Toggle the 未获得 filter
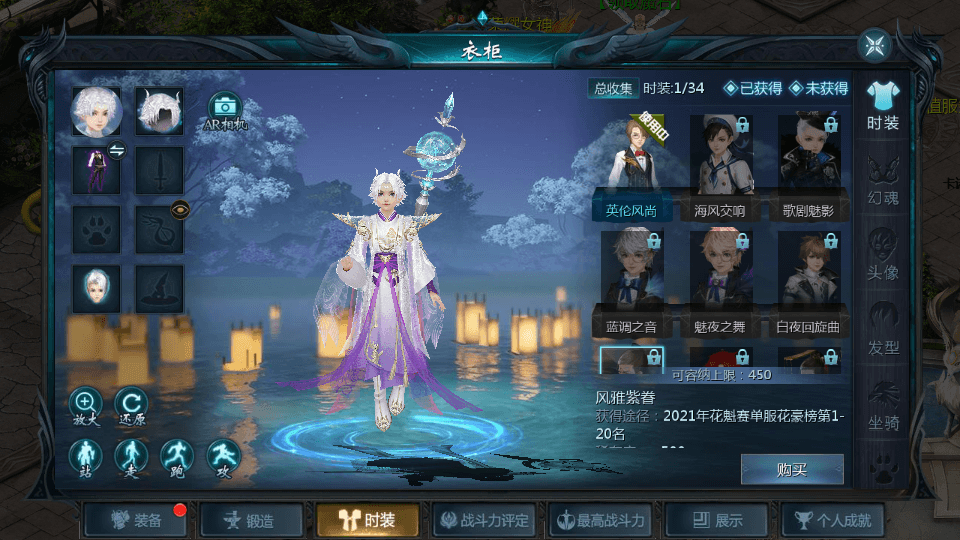Image resolution: width=960 pixels, height=540 pixels. pos(818,88)
